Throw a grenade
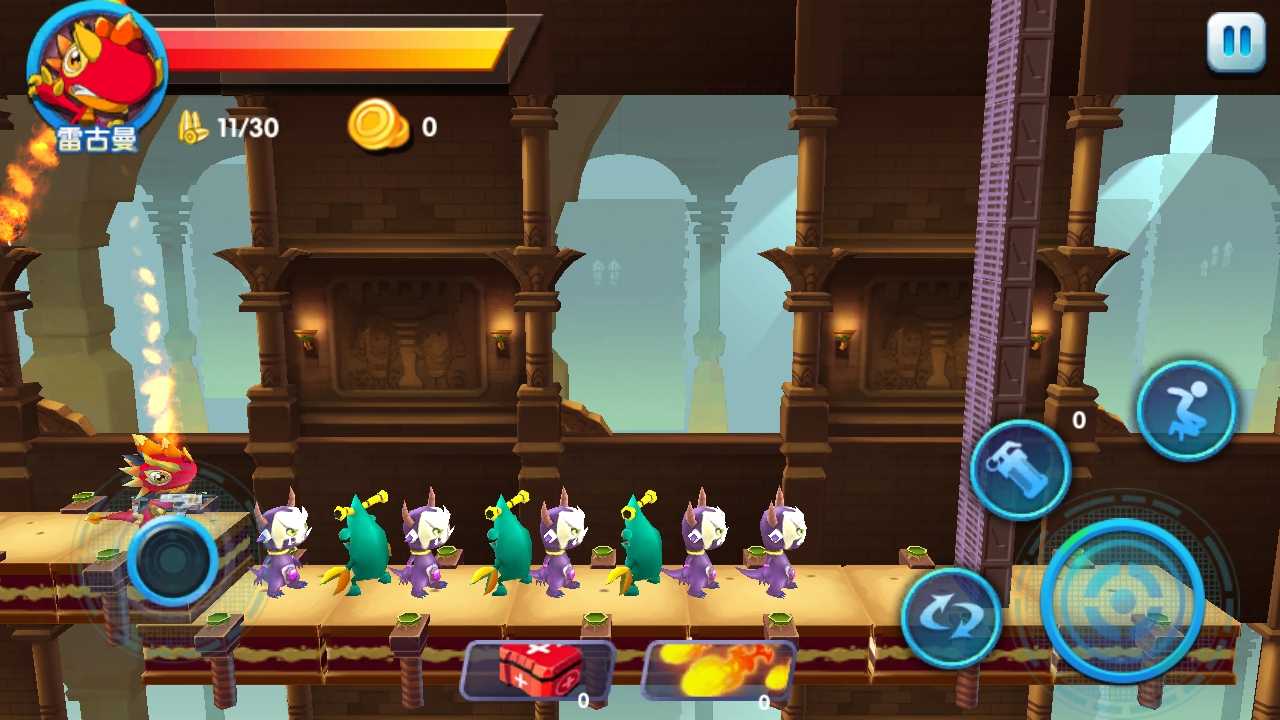 [x=1020, y=470]
